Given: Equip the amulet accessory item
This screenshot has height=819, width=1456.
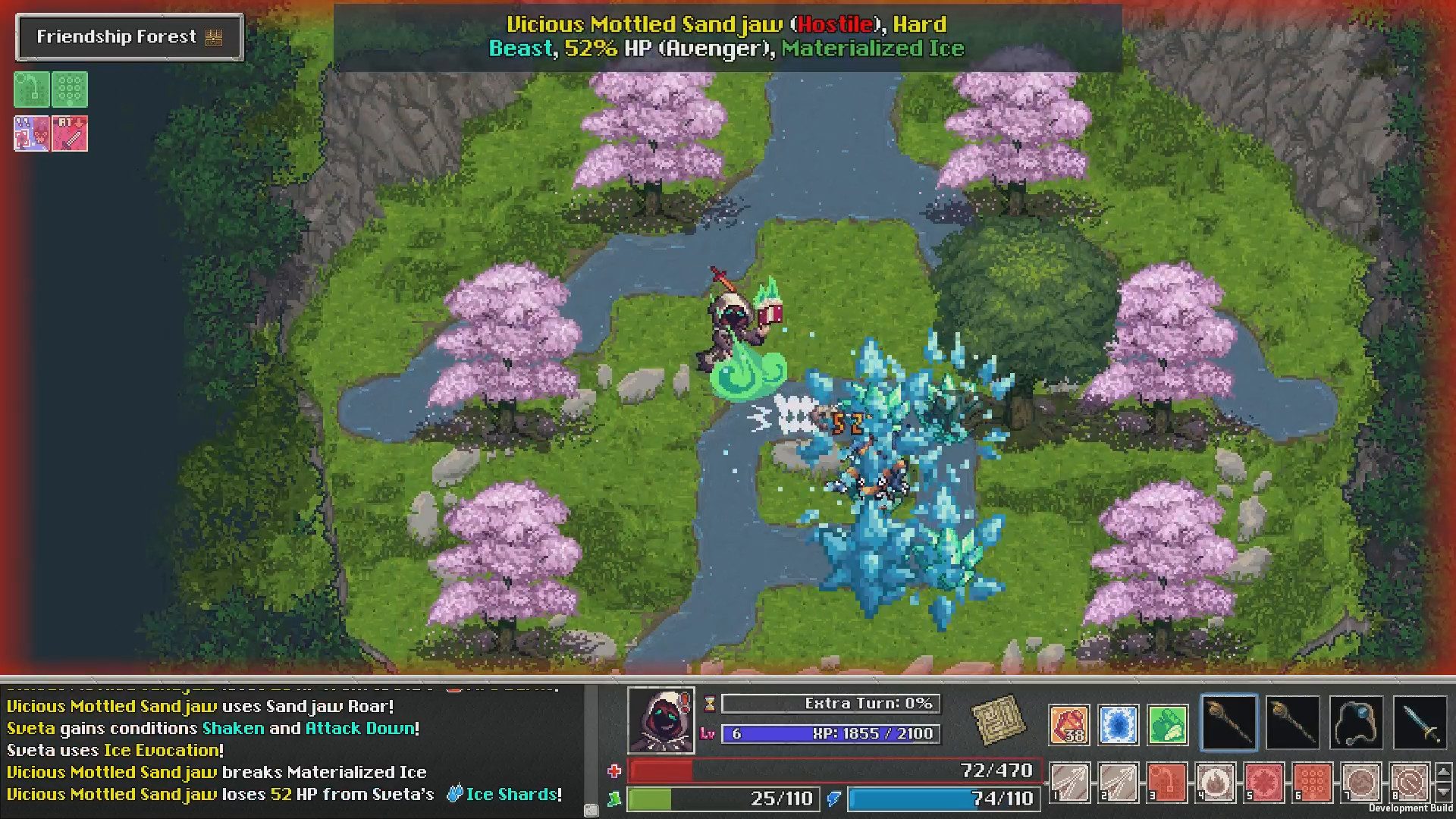Looking at the screenshot, I should (1356, 721).
